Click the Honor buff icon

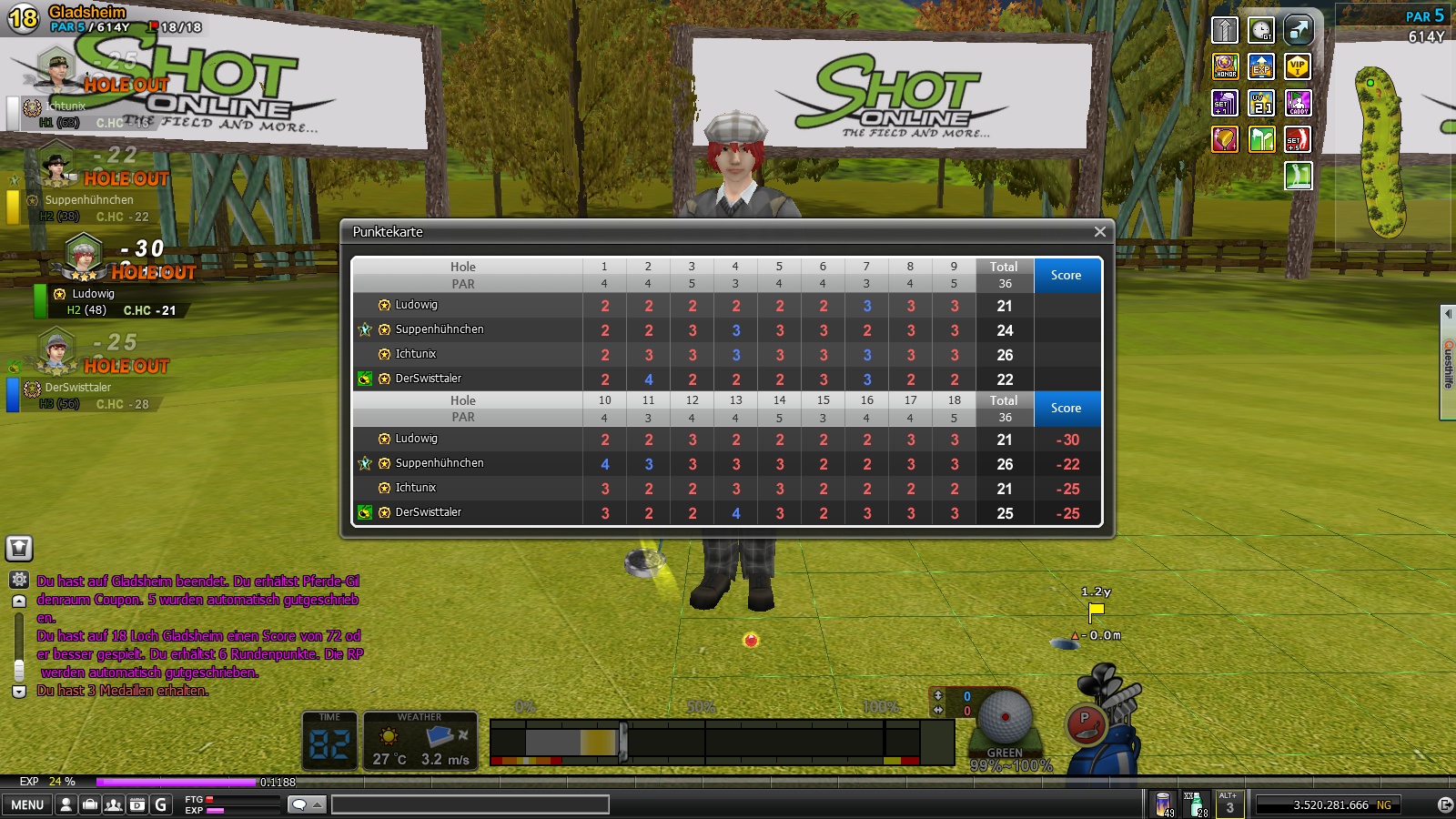coord(1226,66)
